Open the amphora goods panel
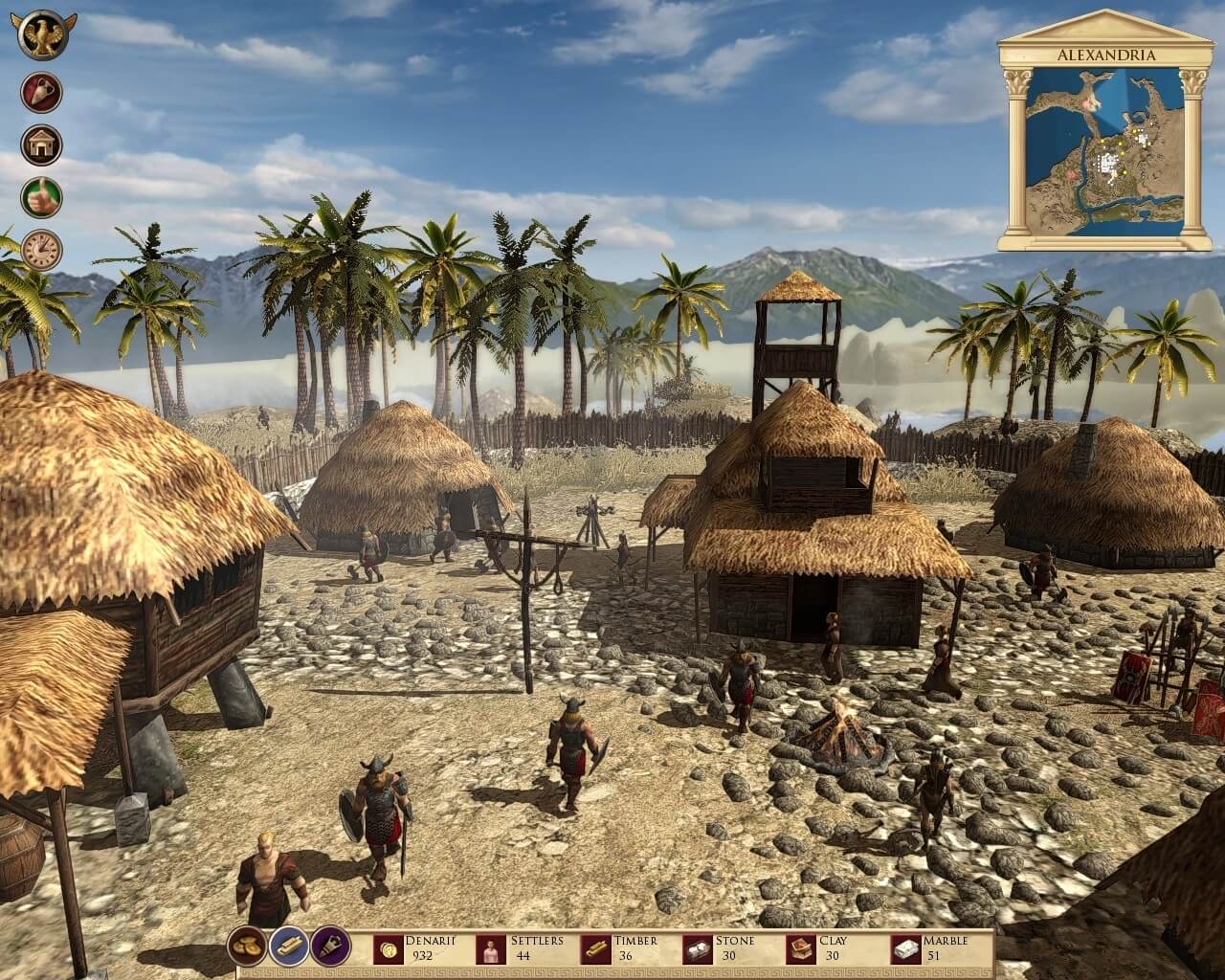 coord(40,93)
